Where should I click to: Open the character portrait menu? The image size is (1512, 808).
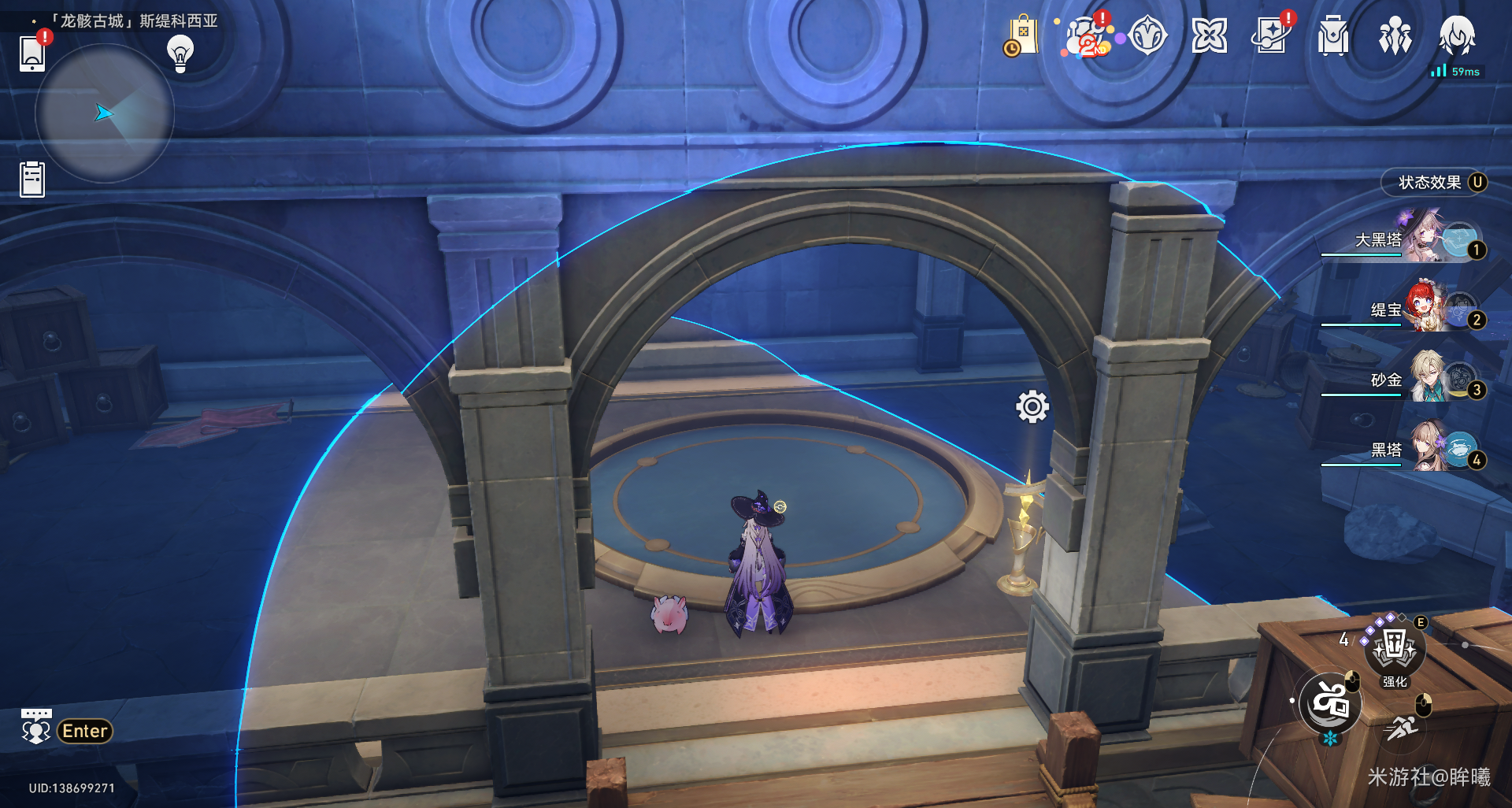[x=1457, y=36]
